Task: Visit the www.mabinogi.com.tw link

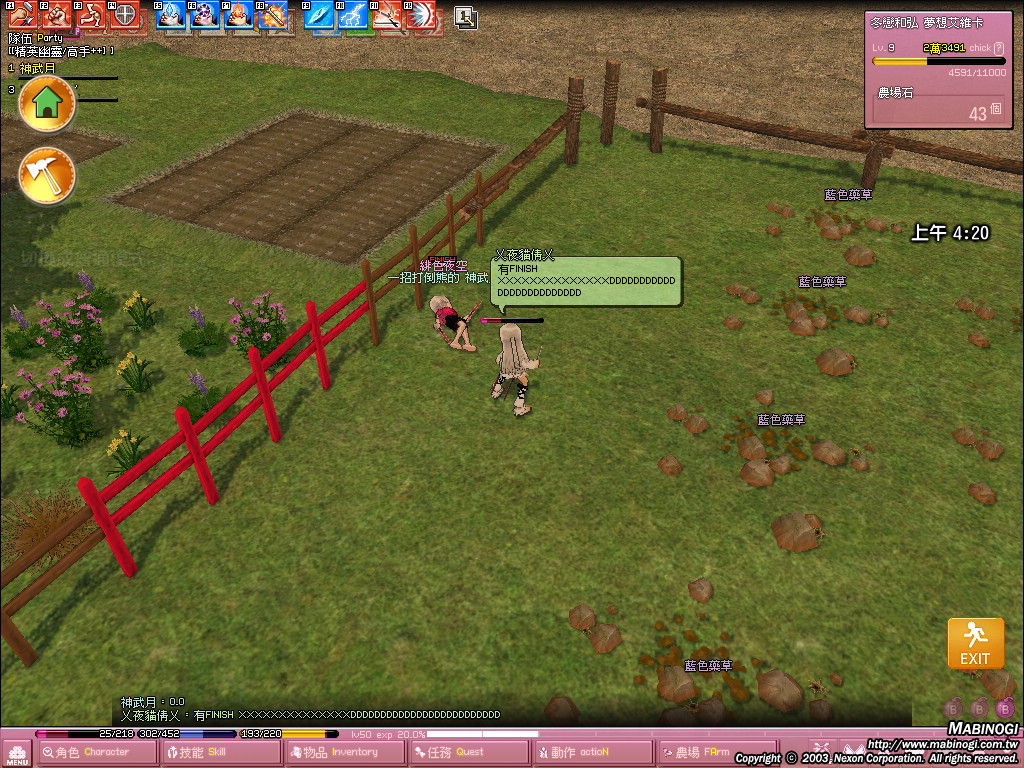Action: click(941, 745)
